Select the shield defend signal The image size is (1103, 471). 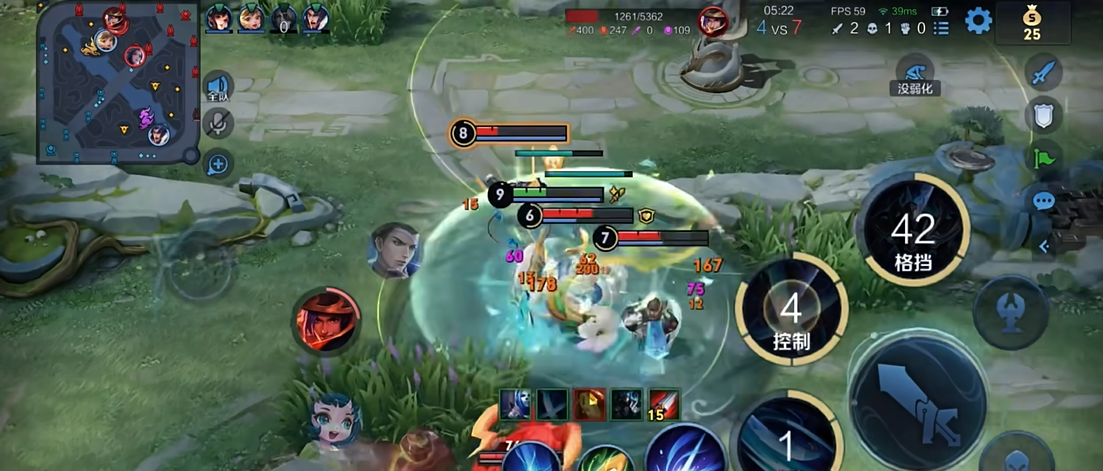pos(1044,116)
